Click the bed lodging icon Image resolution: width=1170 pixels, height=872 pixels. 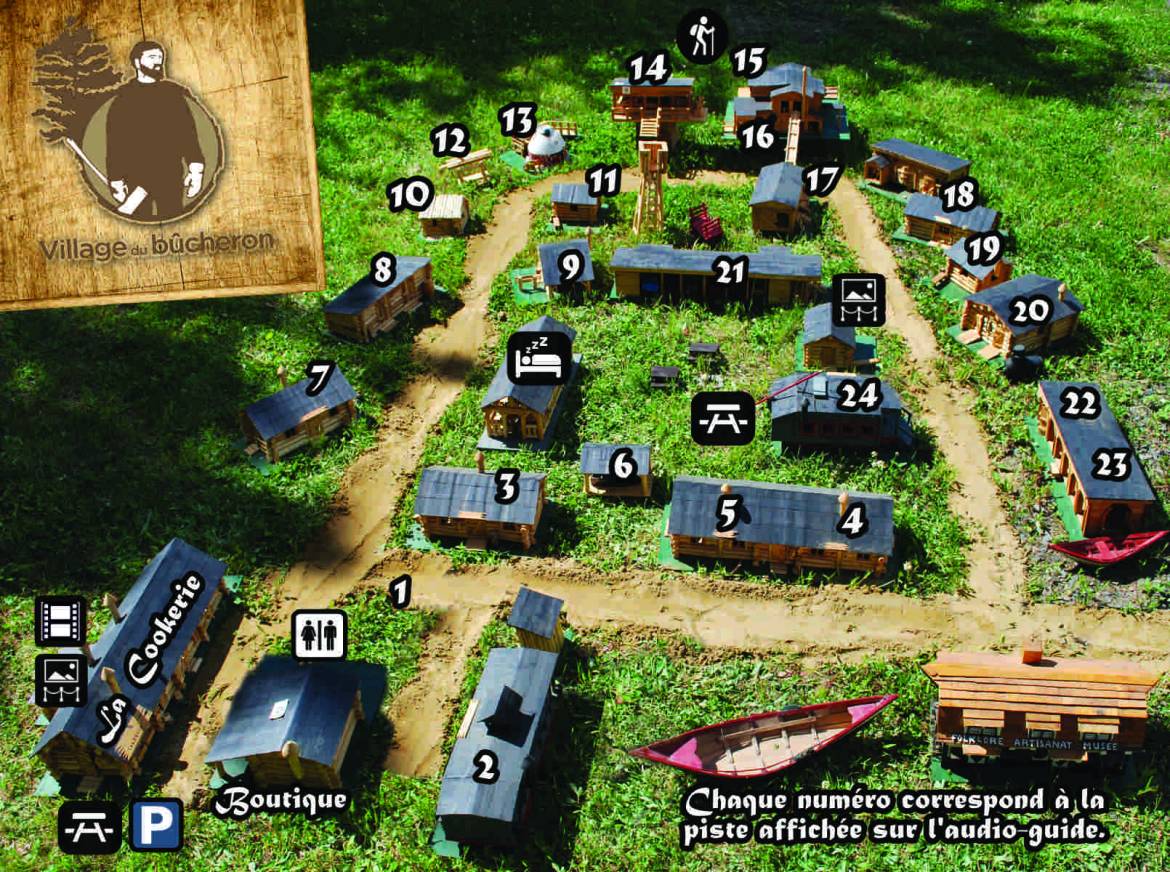tap(540, 357)
